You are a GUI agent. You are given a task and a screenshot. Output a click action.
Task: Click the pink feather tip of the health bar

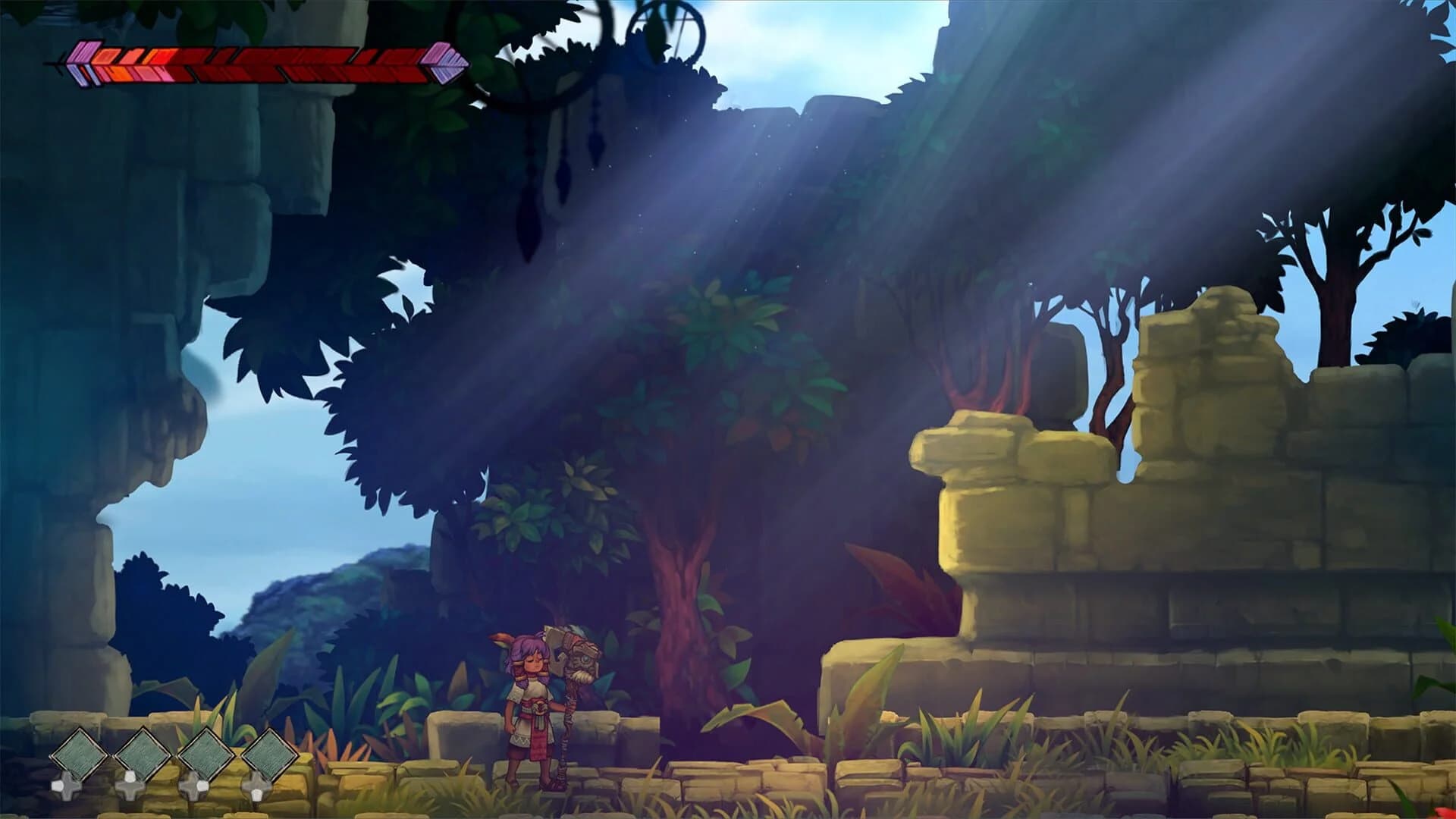(x=84, y=53)
